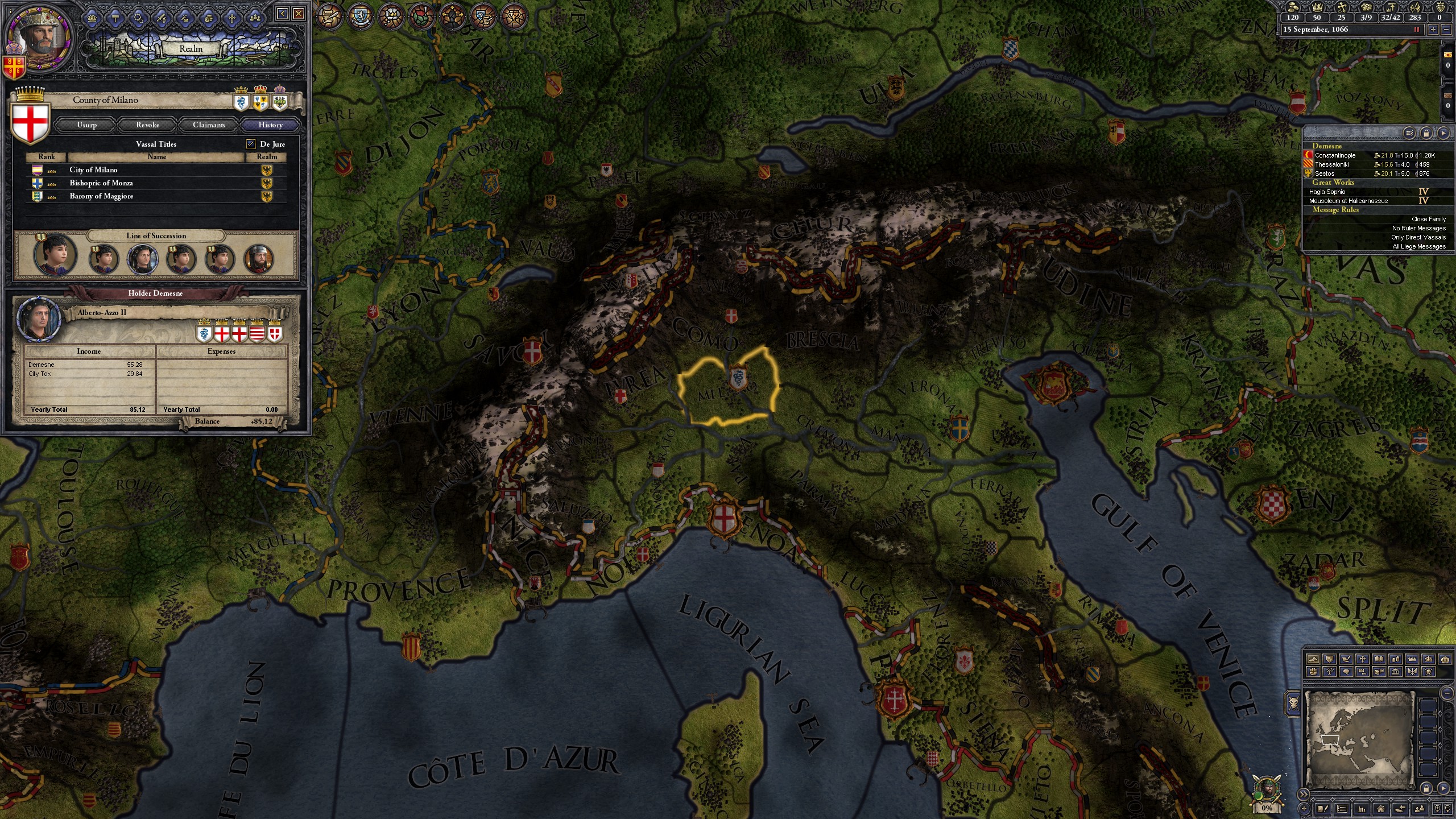Image resolution: width=1456 pixels, height=819 pixels.
Task: Toggle the De Jure checkbox
Action: coord(251,144)
